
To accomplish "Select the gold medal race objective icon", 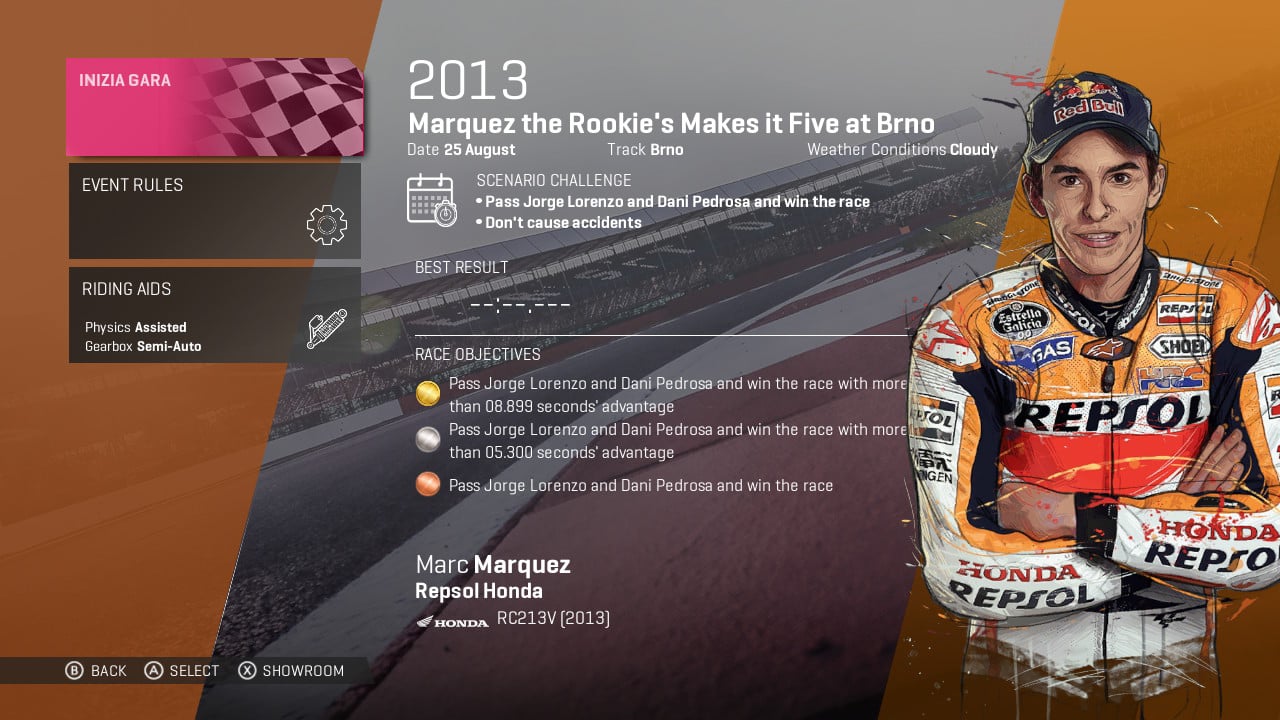I will point(428,394).
